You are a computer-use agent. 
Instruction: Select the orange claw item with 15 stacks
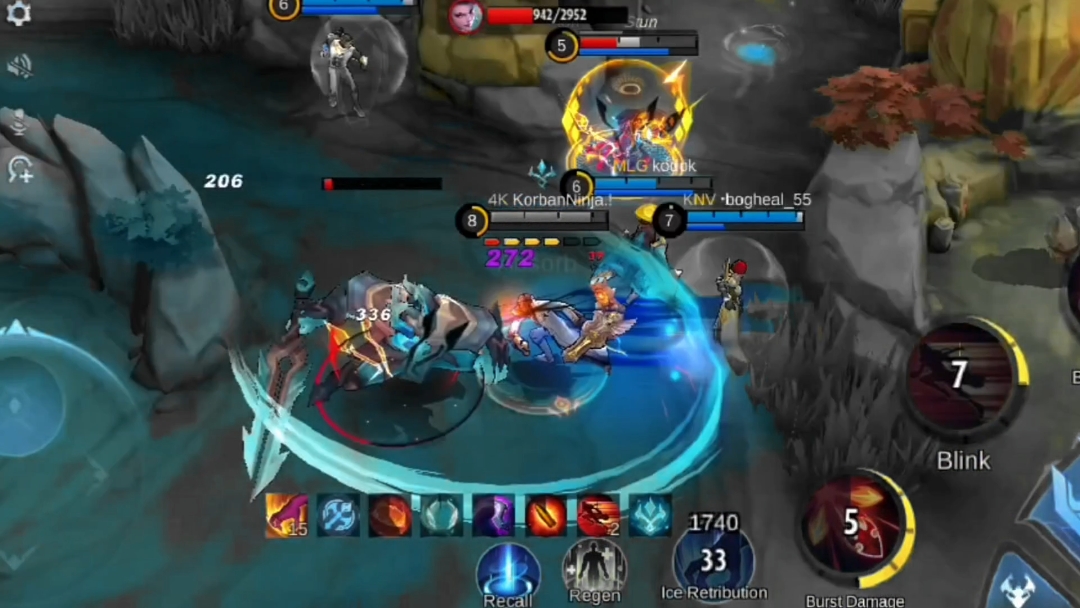[286, 515]
